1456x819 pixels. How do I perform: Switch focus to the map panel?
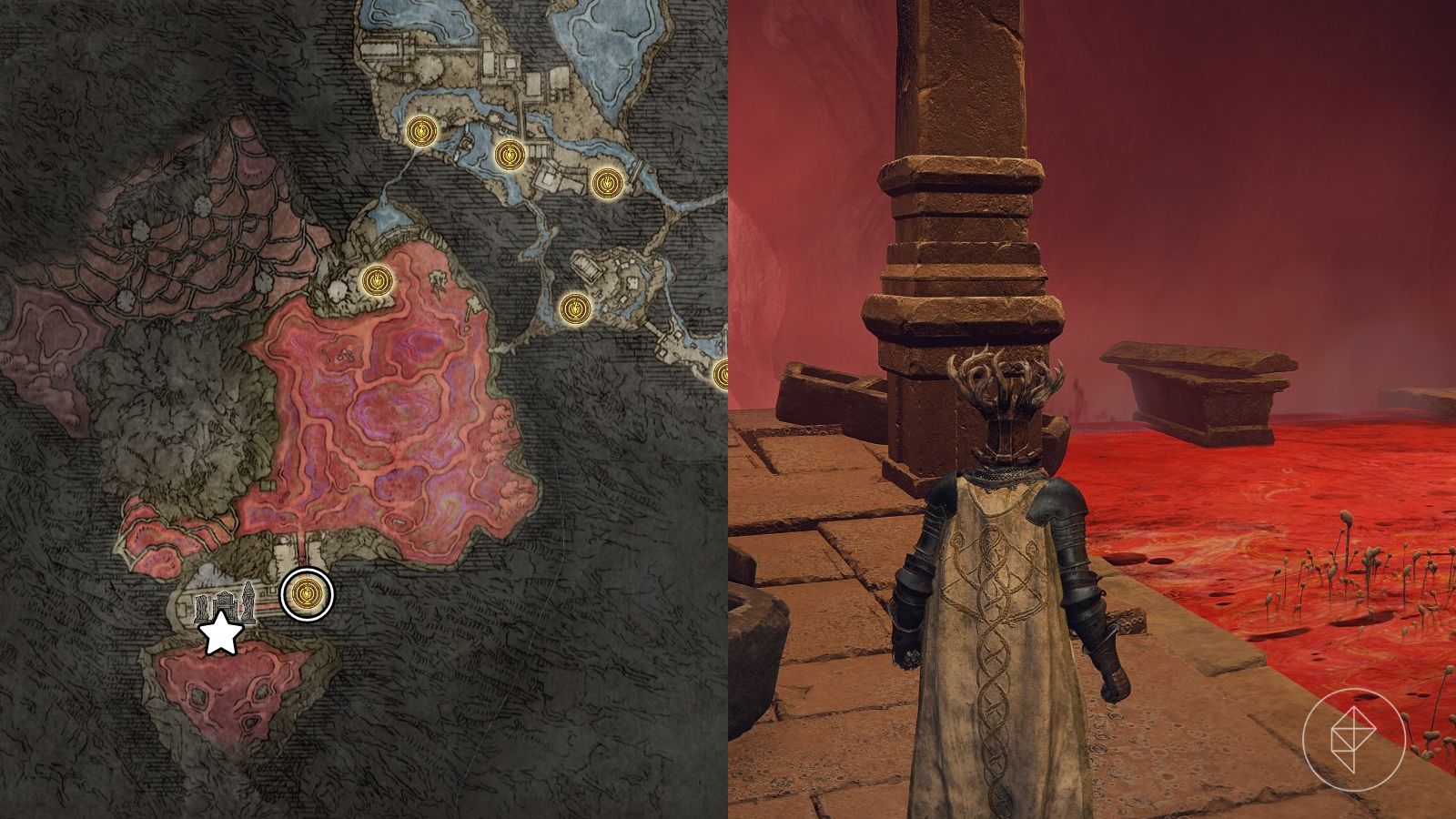click(x=364, y=409)
